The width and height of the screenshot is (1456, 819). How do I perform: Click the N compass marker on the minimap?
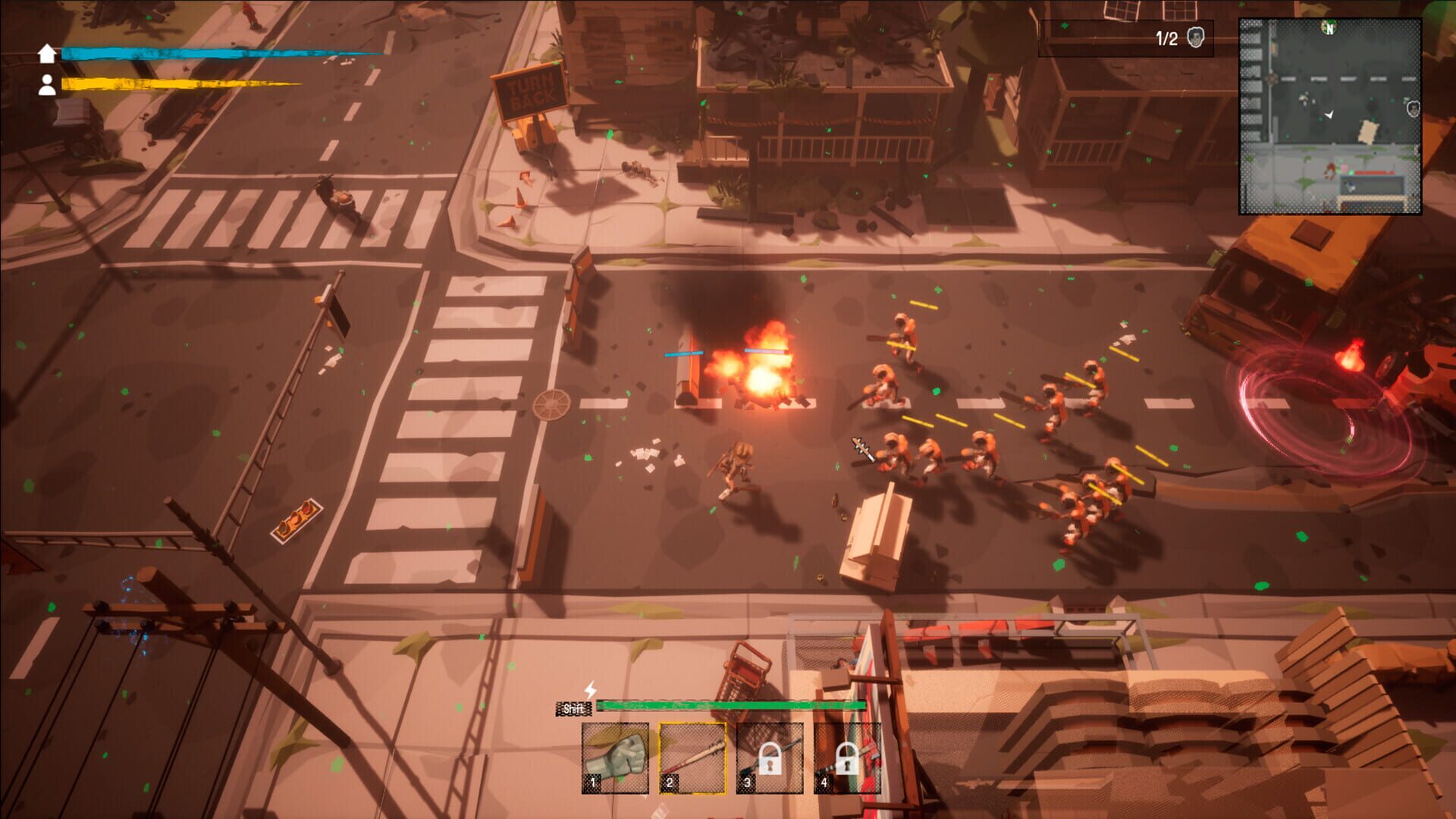coord(1329,29)
